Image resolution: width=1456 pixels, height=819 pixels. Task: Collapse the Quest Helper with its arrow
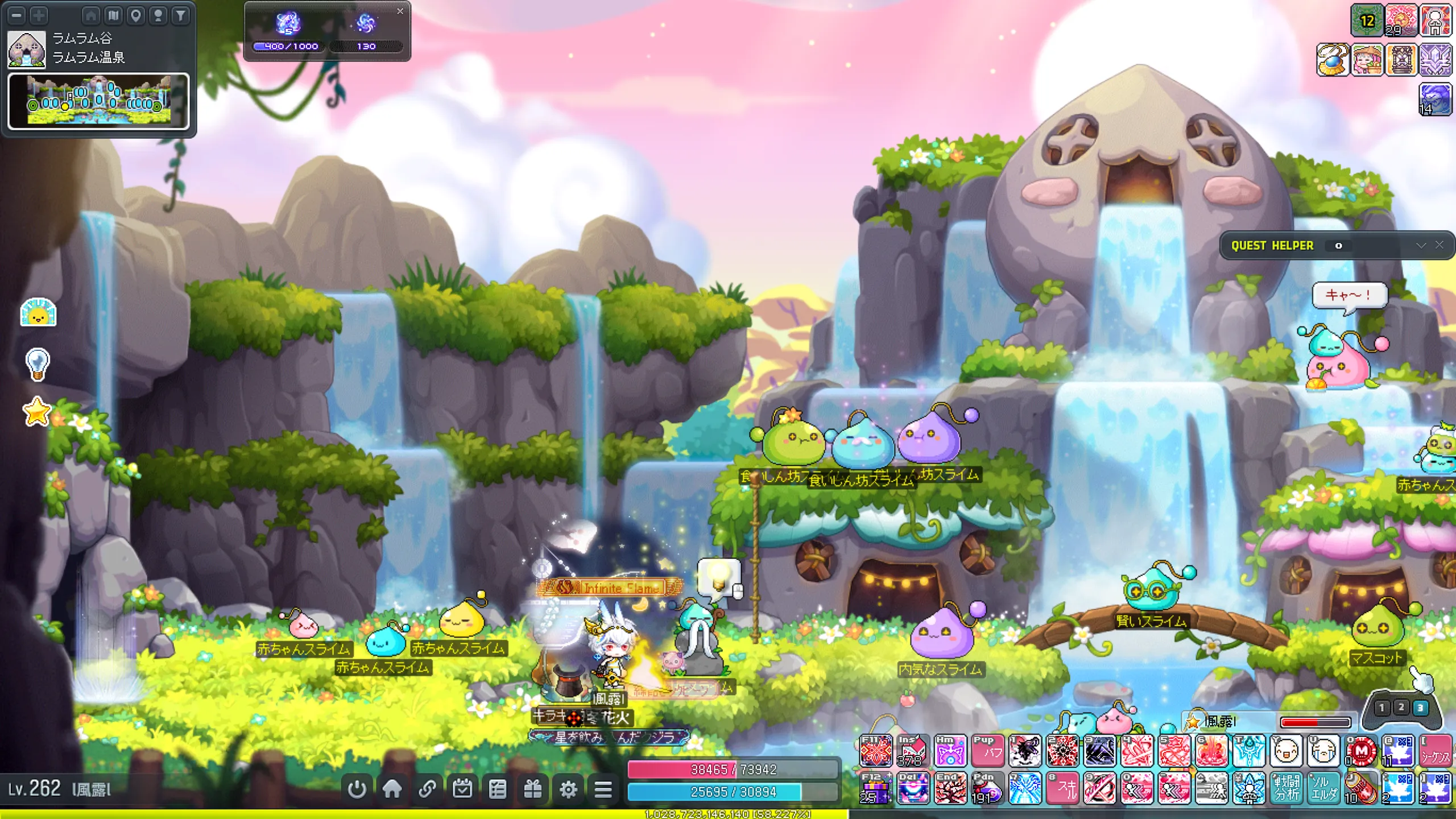pyautogui.click(x=1421, y=245)
